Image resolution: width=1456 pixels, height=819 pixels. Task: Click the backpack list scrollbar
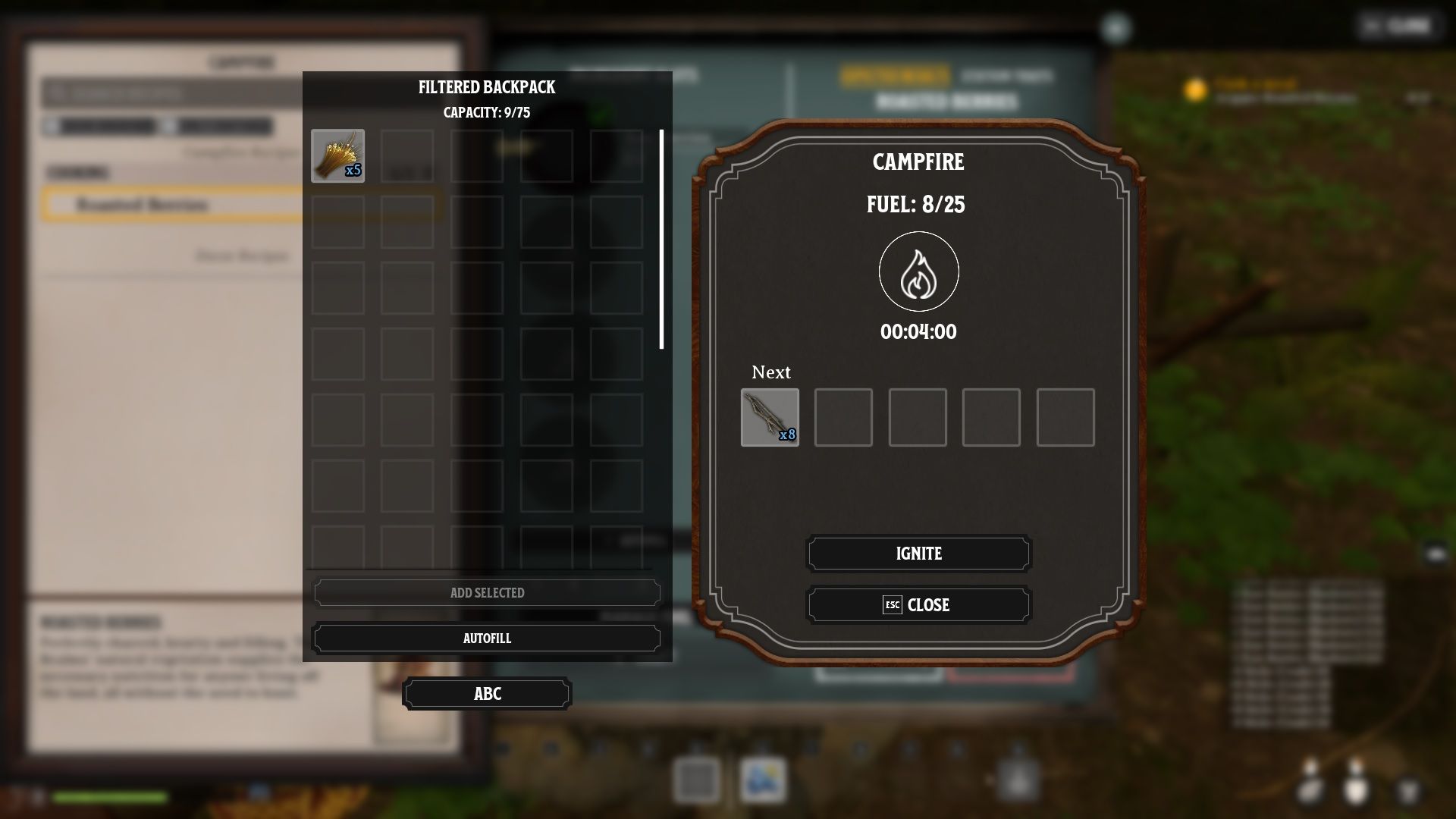click(661, 239)
